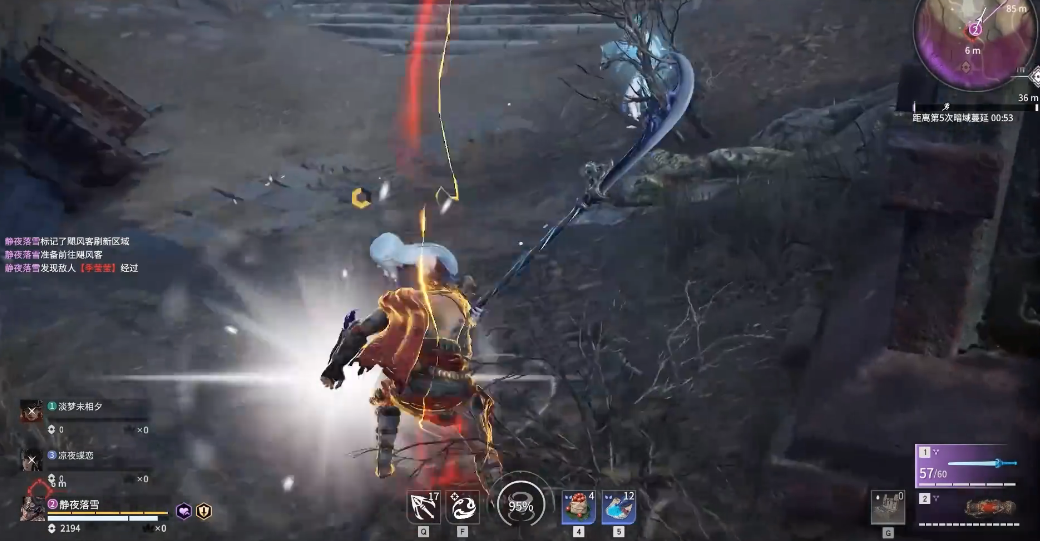Click the player marker 2 on minimap
The width and height of the screenshot is (1040, 541).
[975, 30]
